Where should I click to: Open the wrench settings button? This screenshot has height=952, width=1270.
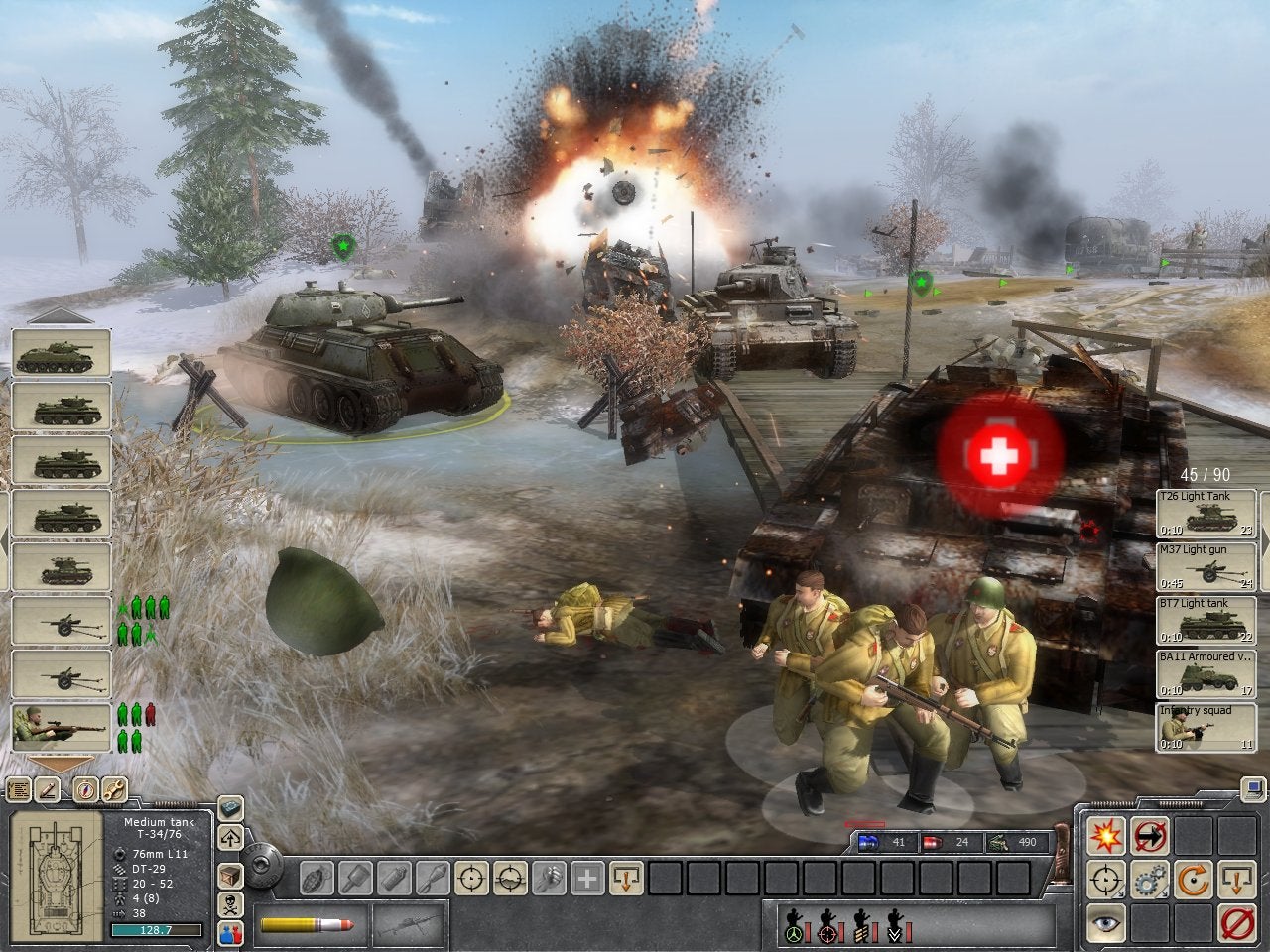(115, 790)
